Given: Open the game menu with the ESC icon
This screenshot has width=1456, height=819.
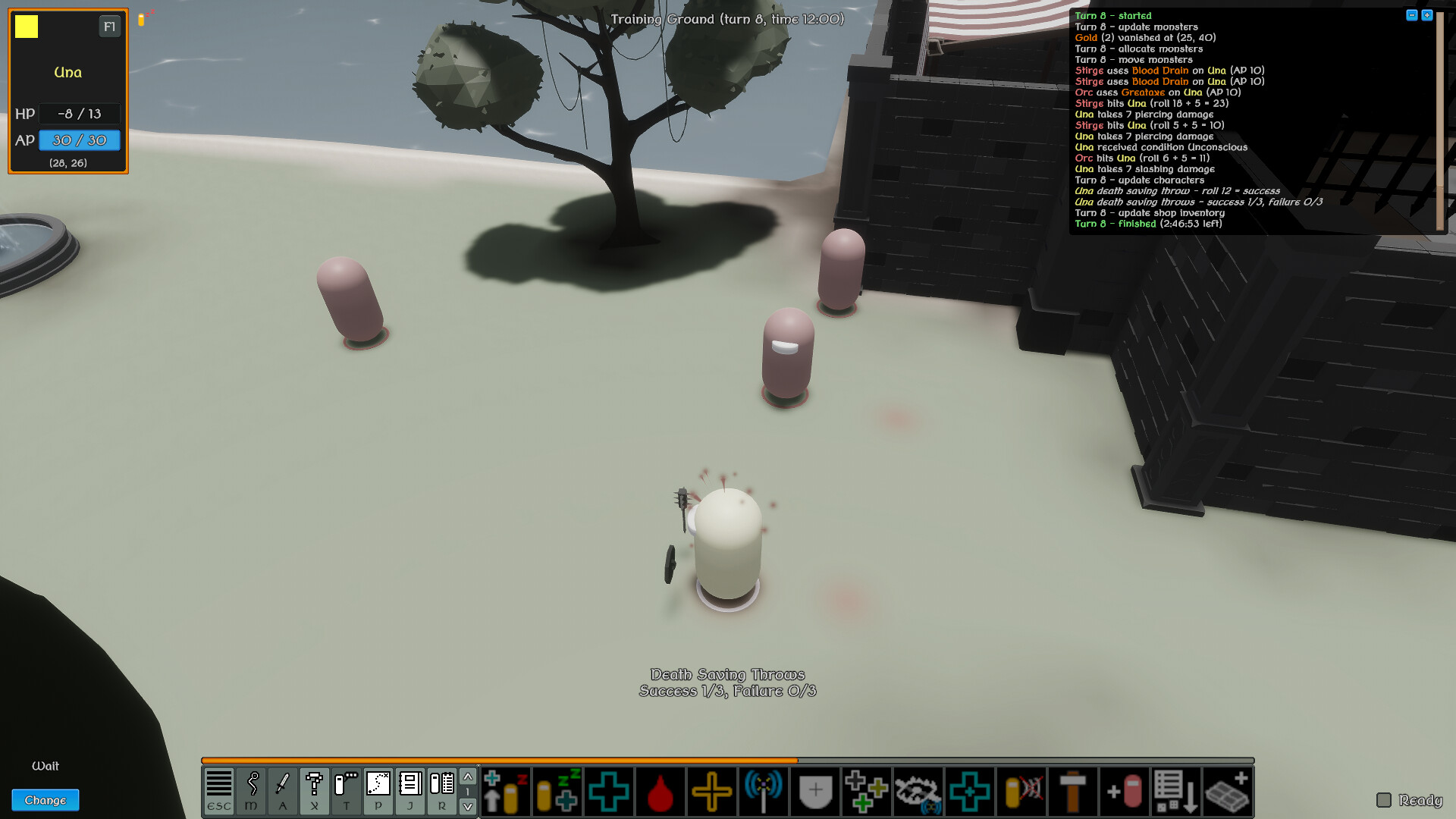Looking at the screenshot, I should [219, 791].
